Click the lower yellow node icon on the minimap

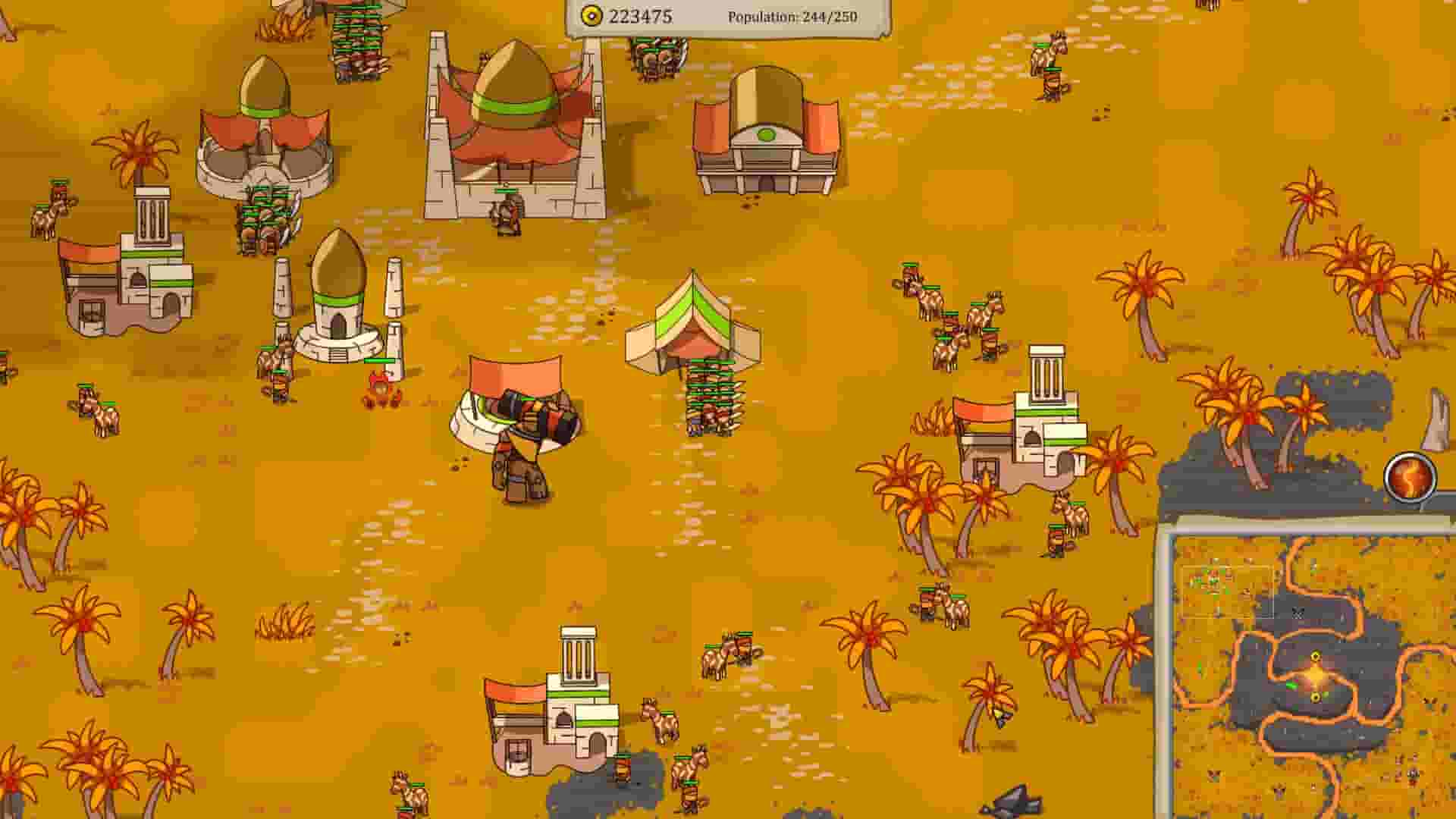pos(1316,696)
